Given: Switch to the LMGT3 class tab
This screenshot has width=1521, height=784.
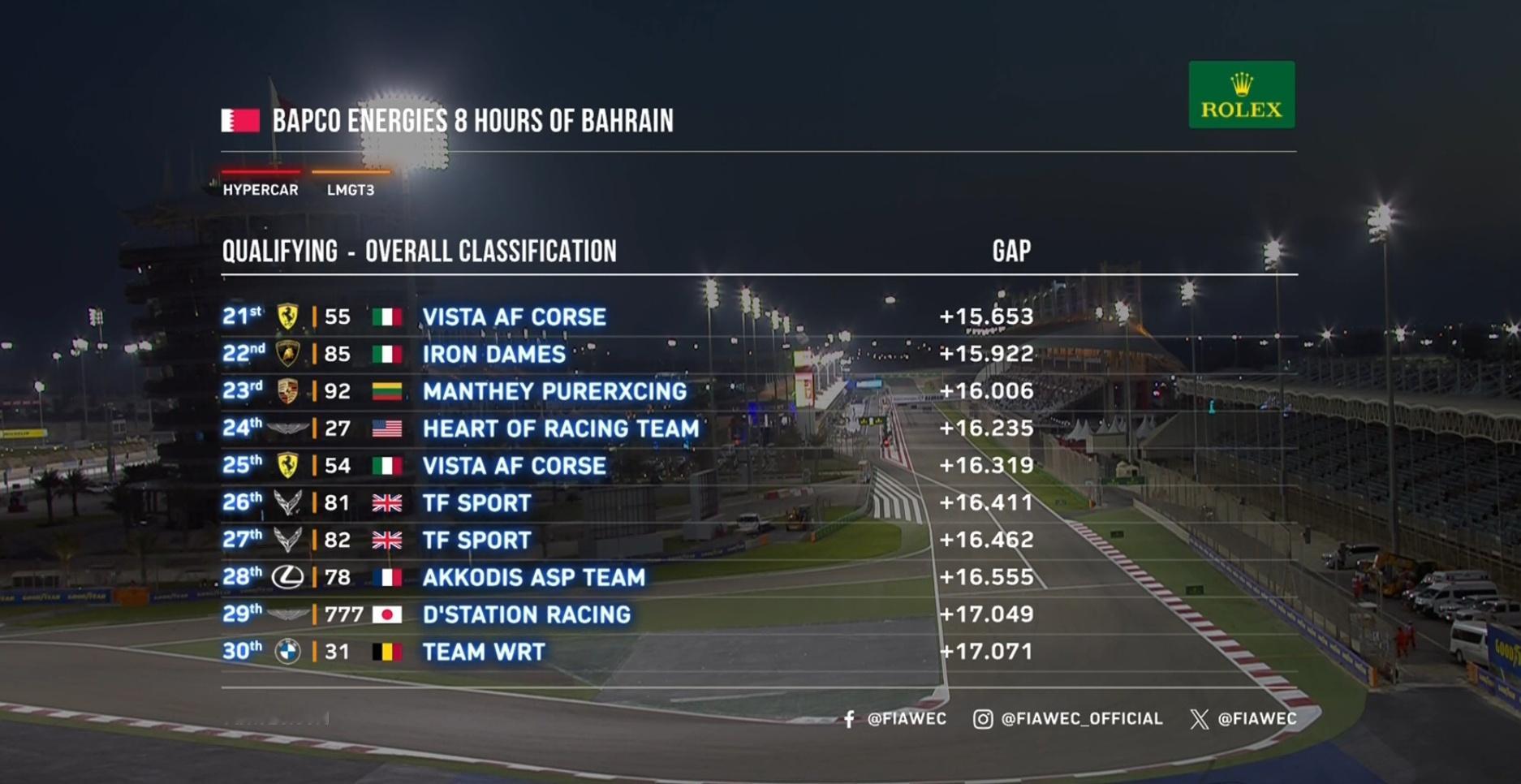Looking at the screenshot, I should tap(351, 189).
